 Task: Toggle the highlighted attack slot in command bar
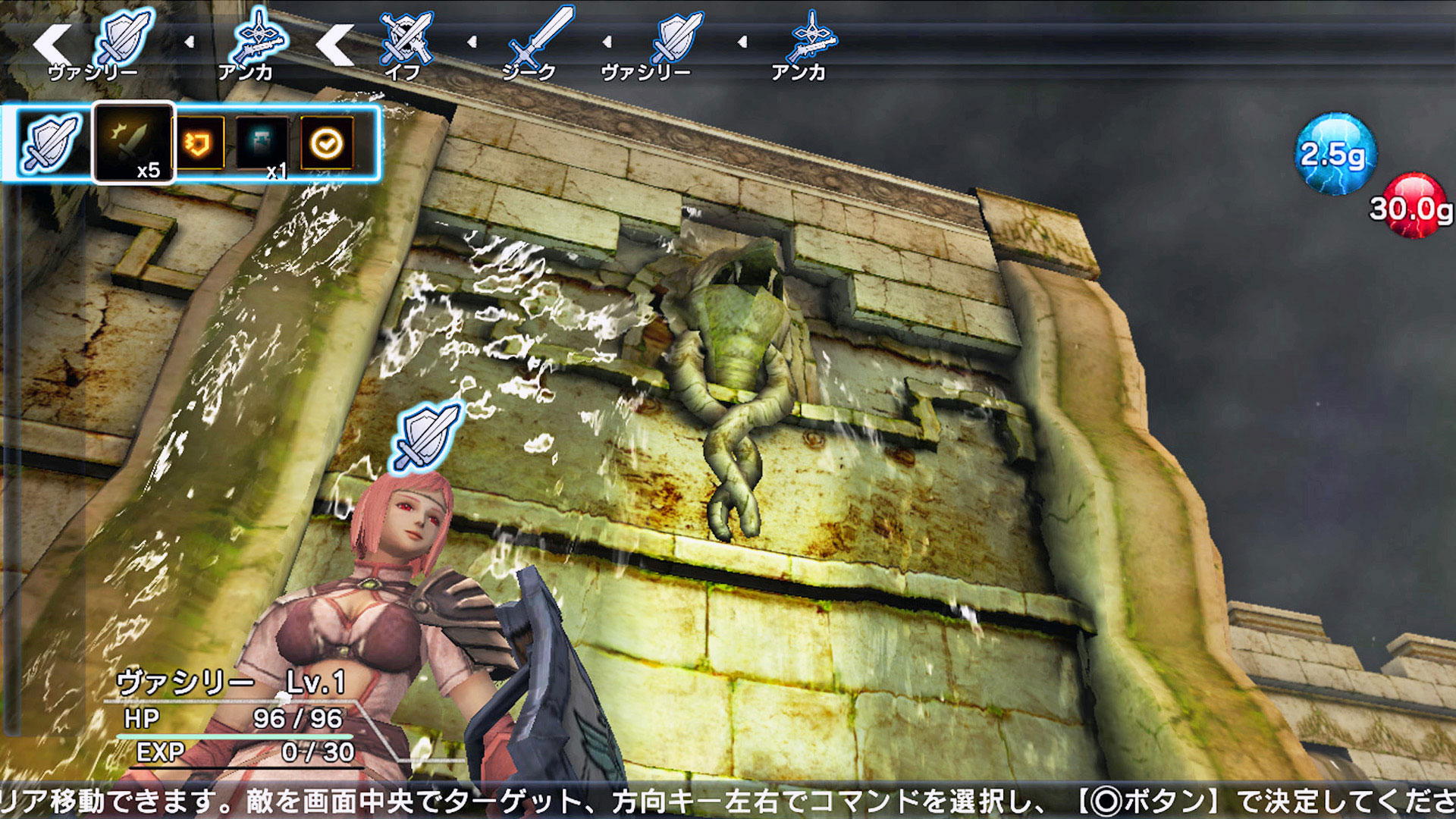pos(134,144)
